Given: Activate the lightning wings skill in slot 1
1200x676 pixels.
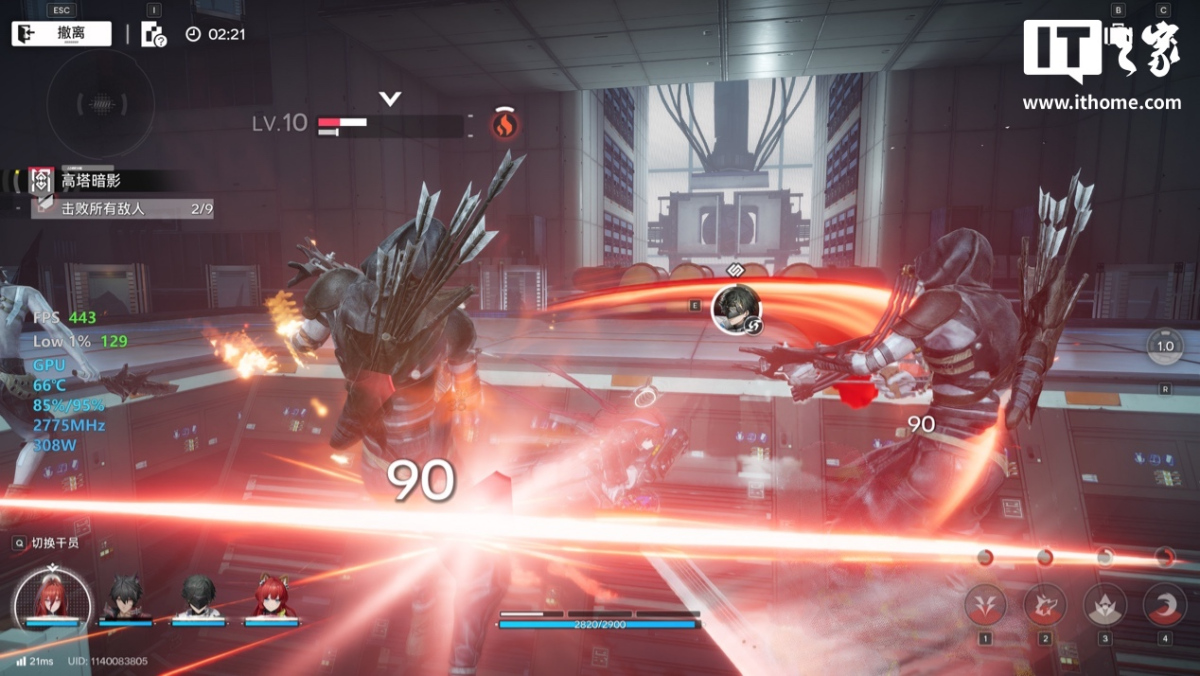Looking at the screenshot, I should click(x=985, y=604).
